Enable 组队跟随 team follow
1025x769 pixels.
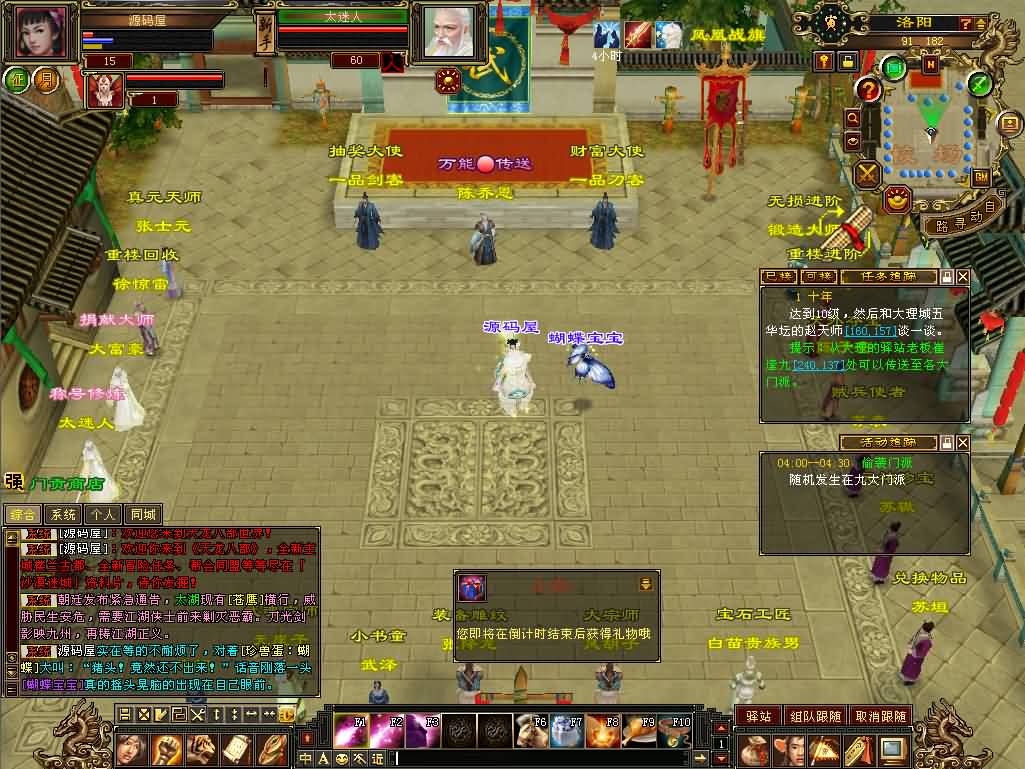814,716
